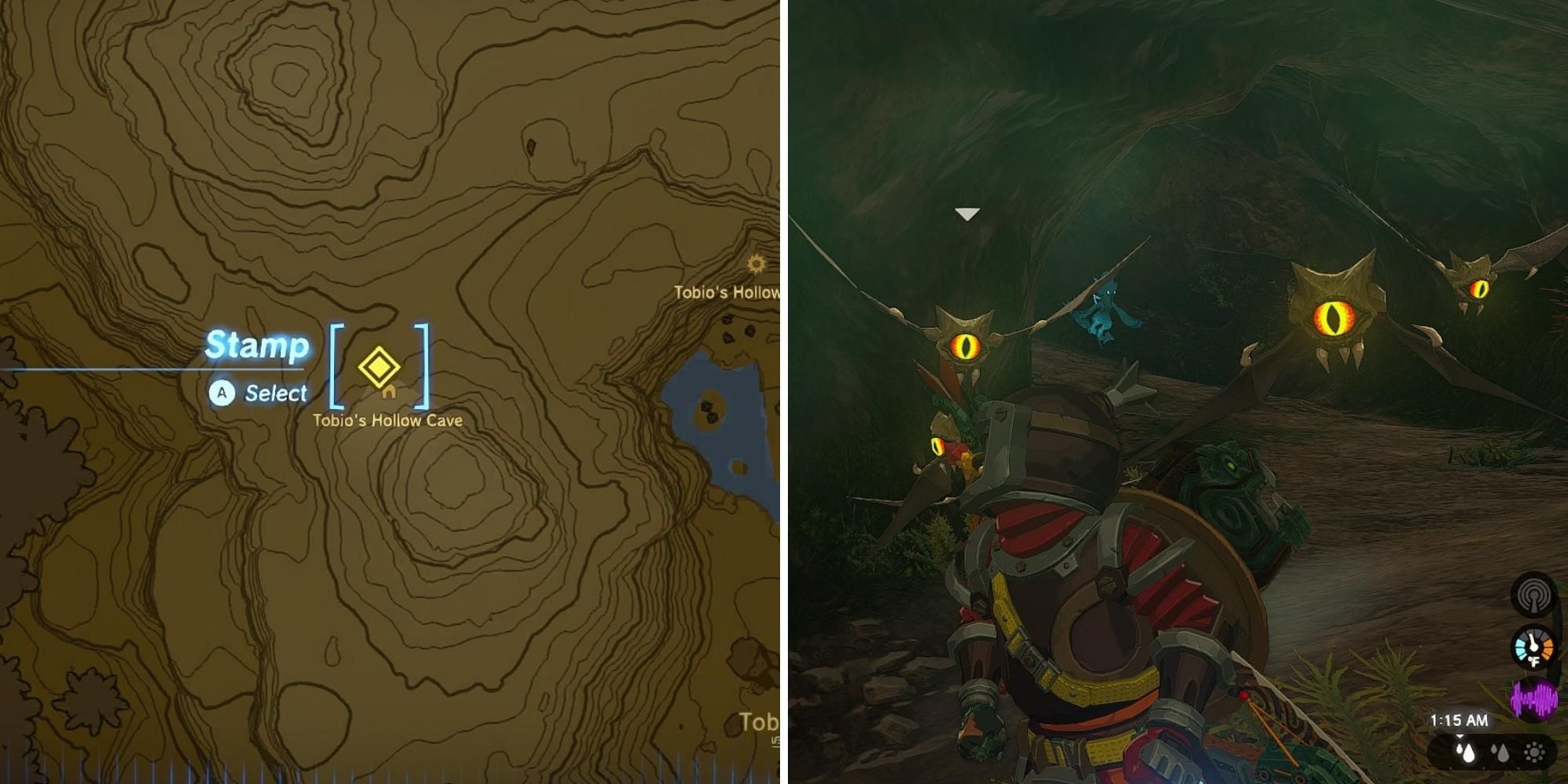Viewport: 1568px width, 784px height.
Task: Toggle the light rain forecast segment
Action: [x=1500, y=754]
